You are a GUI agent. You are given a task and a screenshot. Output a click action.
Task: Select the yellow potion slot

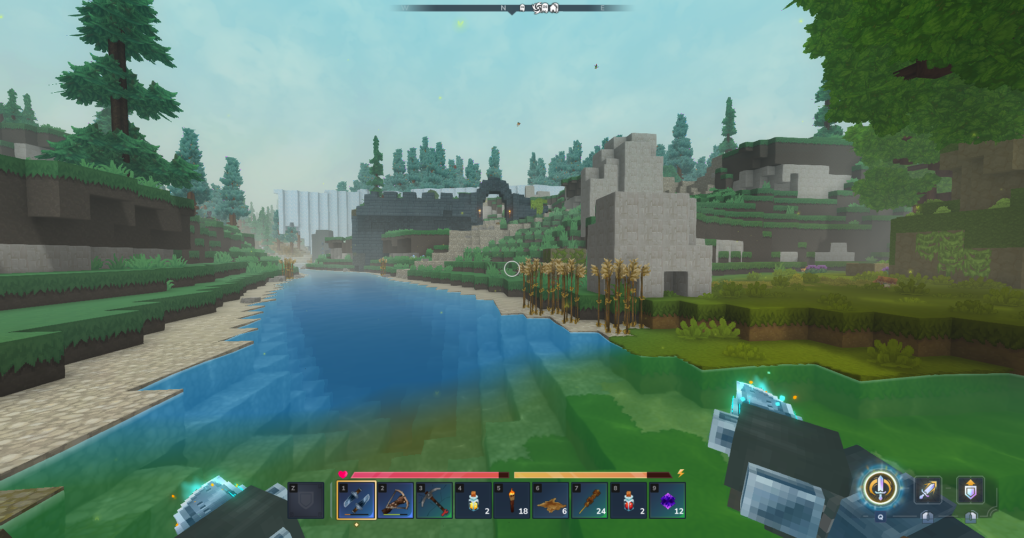473,500
